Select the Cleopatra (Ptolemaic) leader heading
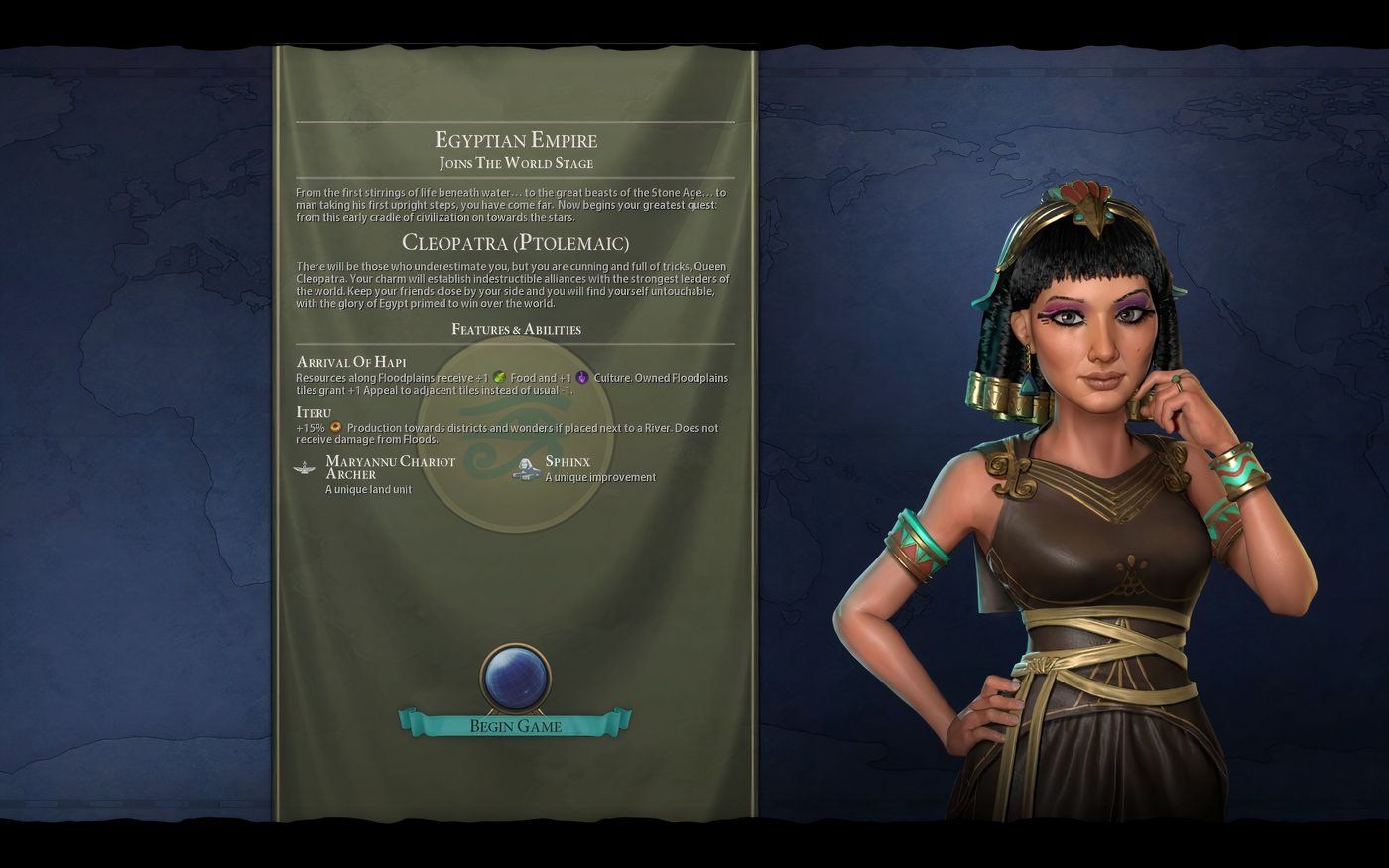This screenshot has width=1389, height=868. coord(516,242)
